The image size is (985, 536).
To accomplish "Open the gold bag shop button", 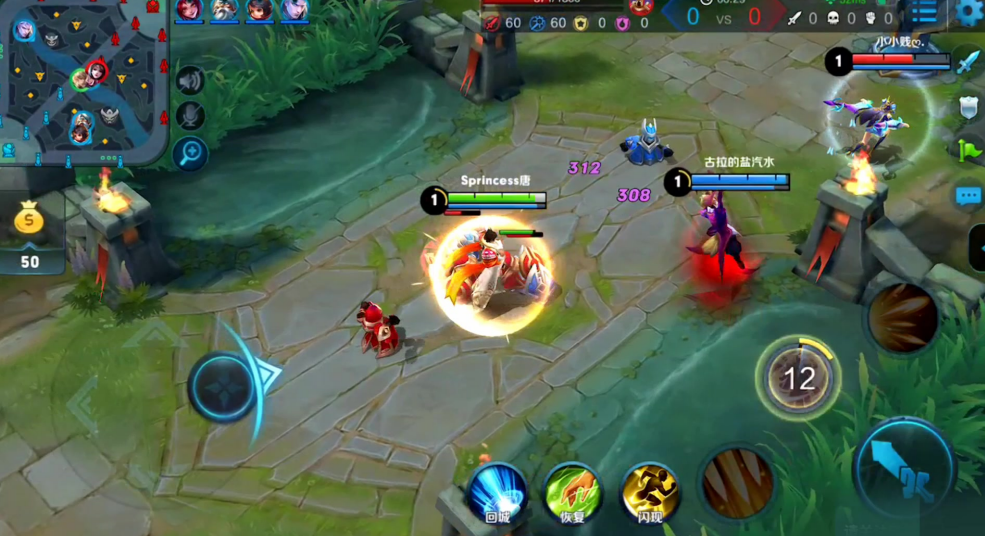I will click(x=30, y=232).
